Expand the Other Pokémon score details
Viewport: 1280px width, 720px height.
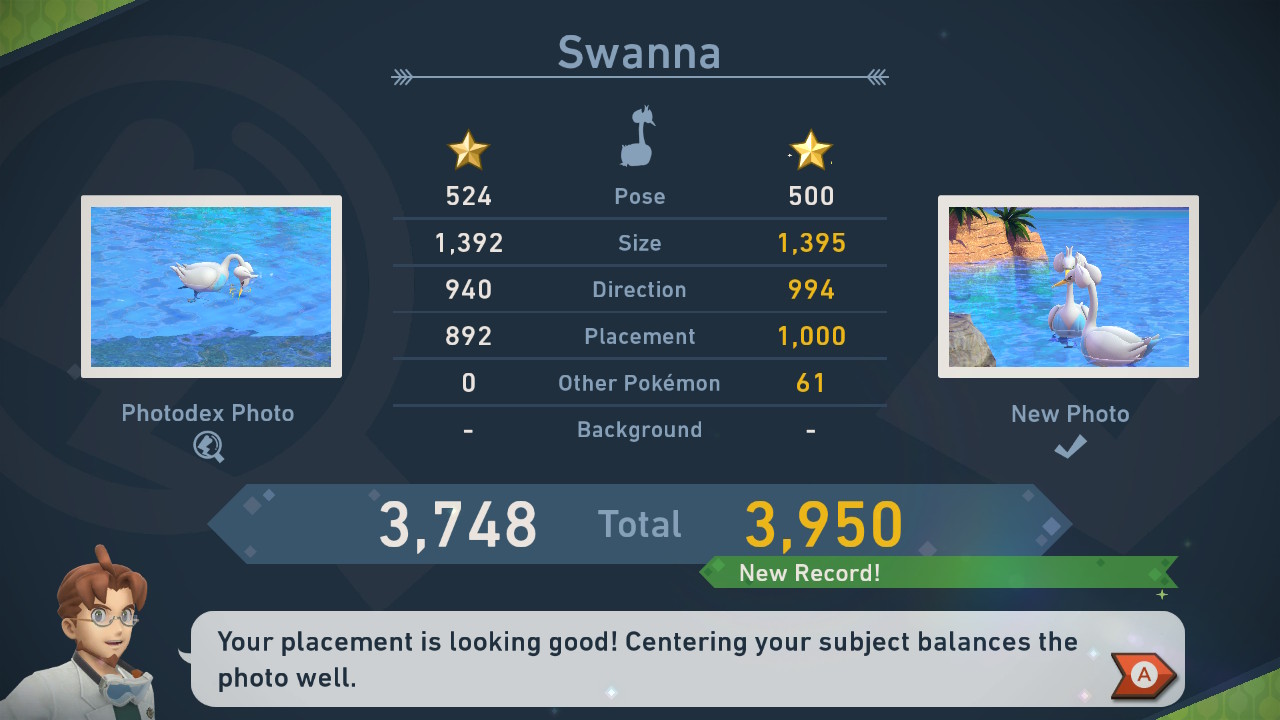[639, 383]
